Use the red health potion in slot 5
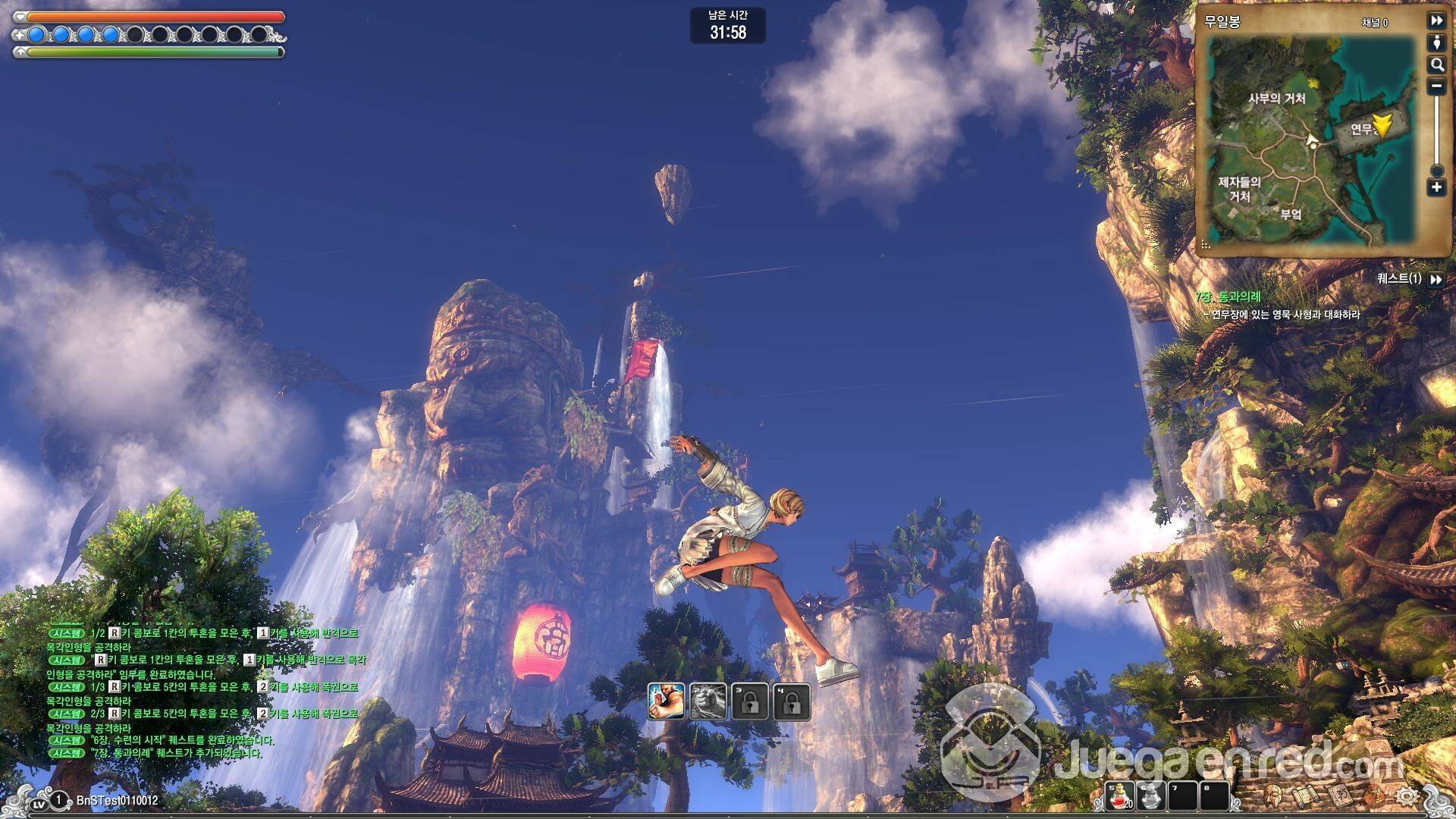Image resolution: width=1456 pixels, height=819 pixels. 1120,796
